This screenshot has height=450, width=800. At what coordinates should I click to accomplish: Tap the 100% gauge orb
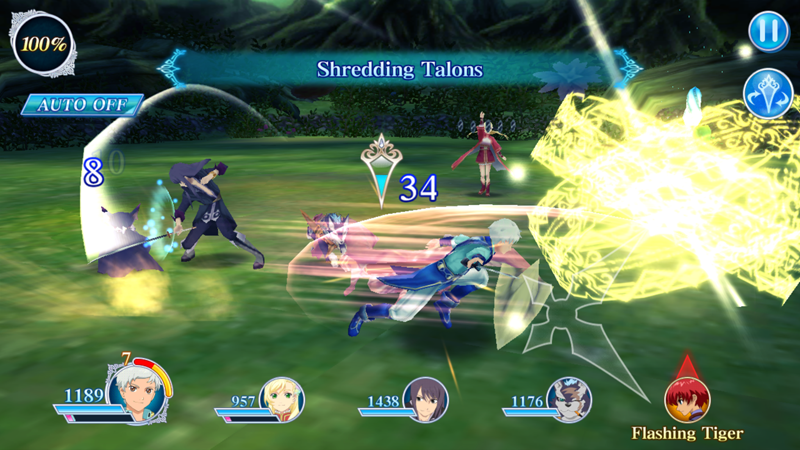tap(43, 43)
